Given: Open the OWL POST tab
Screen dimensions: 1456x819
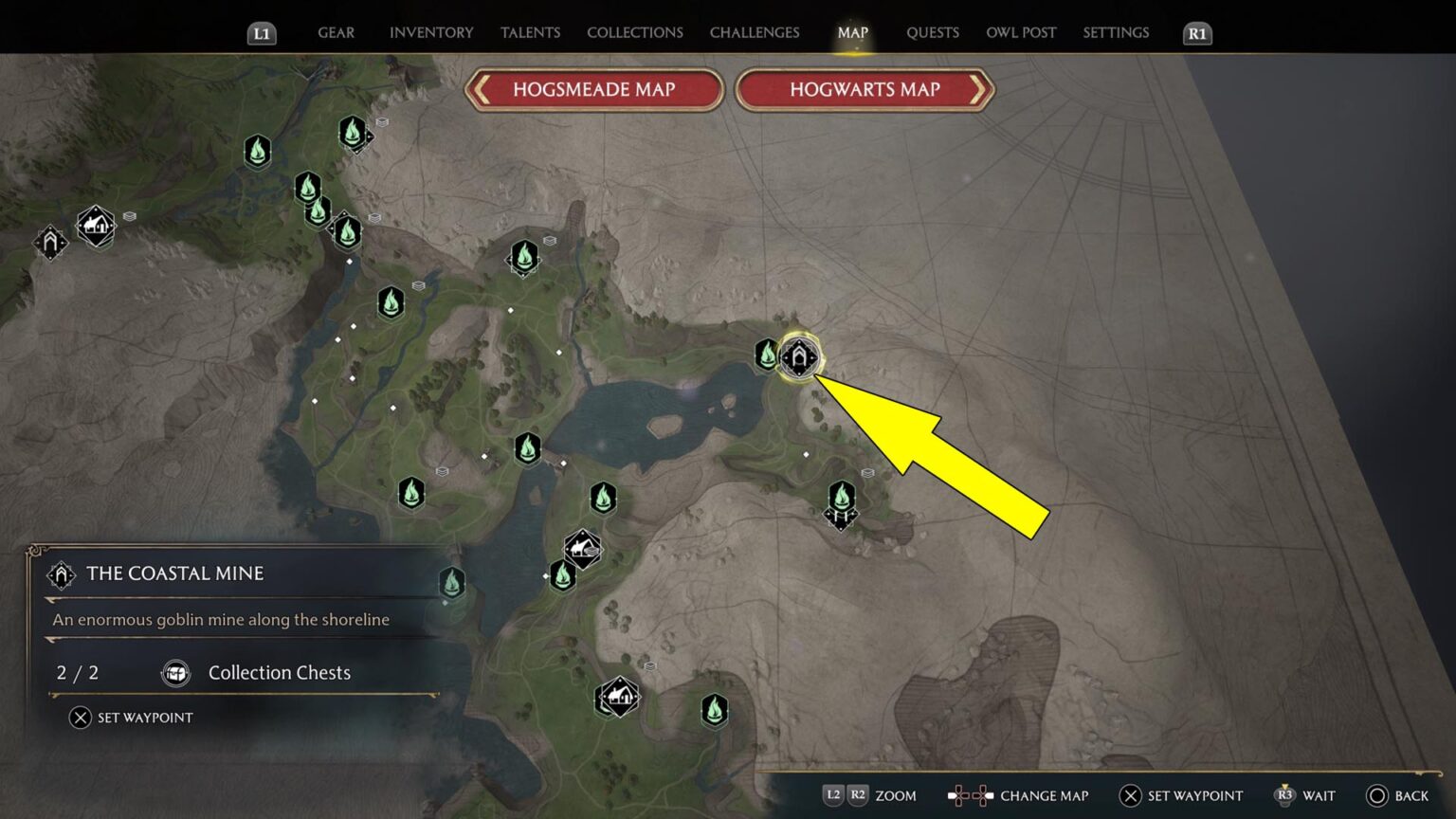Looking at the screenshot, I should coord(1020,32).
